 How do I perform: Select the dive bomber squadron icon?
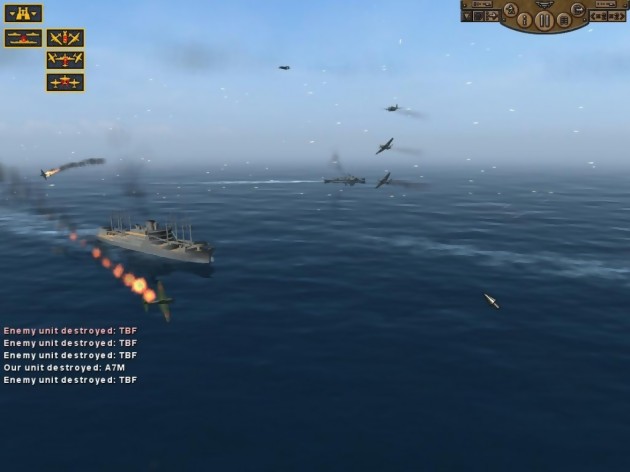[65, 38]
